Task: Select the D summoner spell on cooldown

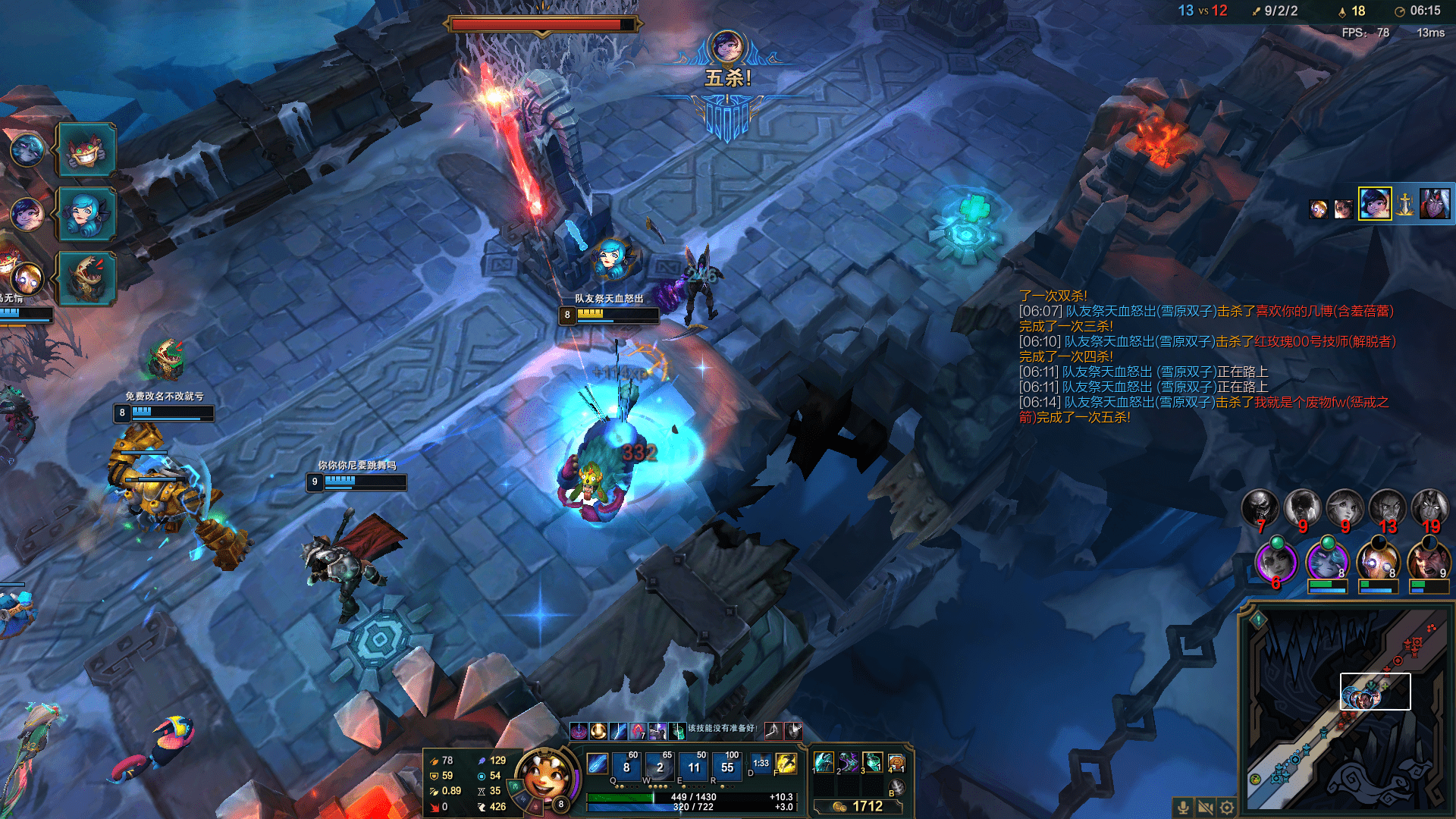Action: click(x=761, y=764)
